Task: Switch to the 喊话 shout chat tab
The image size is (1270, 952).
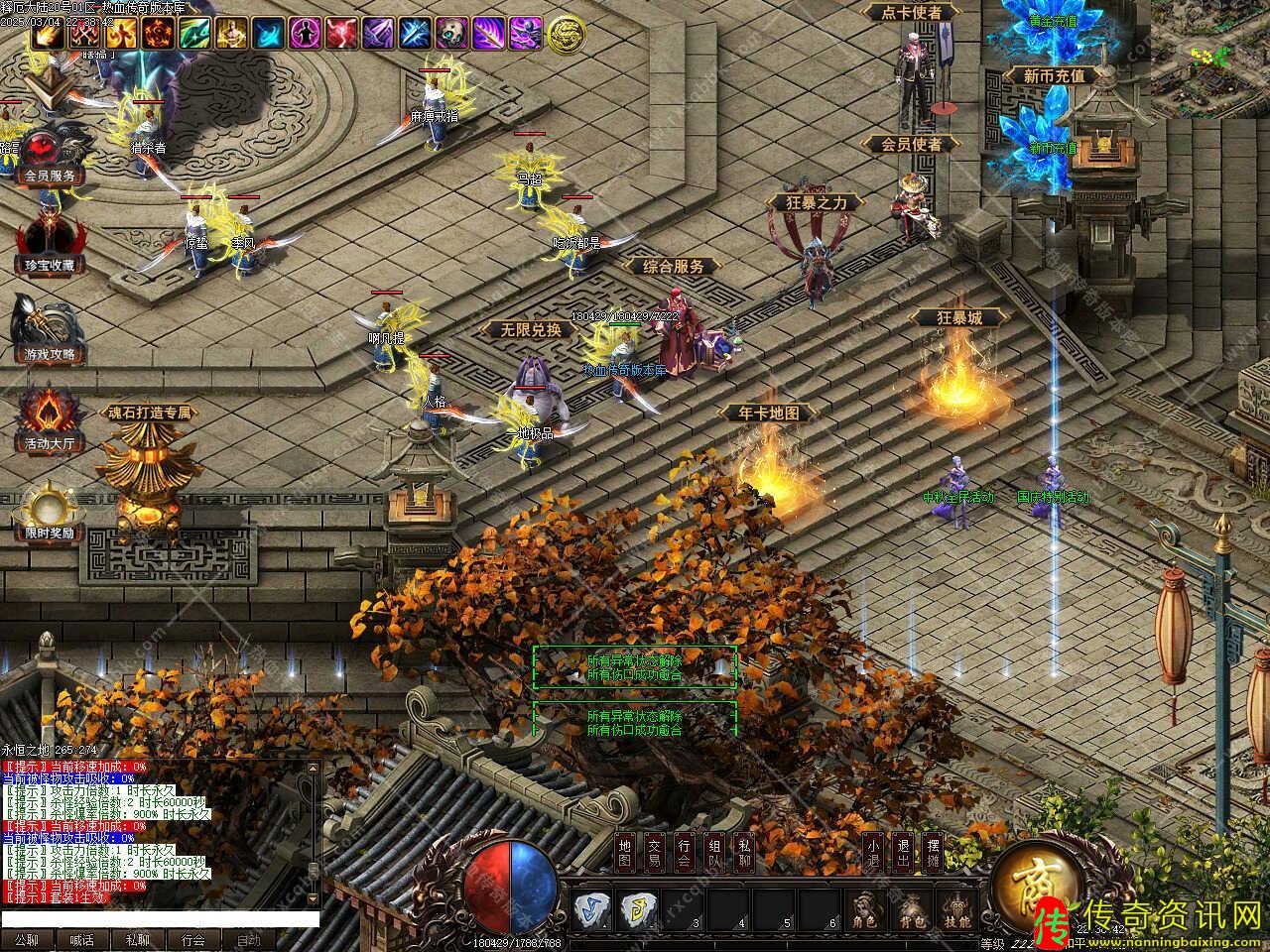Action: (82, 940)
